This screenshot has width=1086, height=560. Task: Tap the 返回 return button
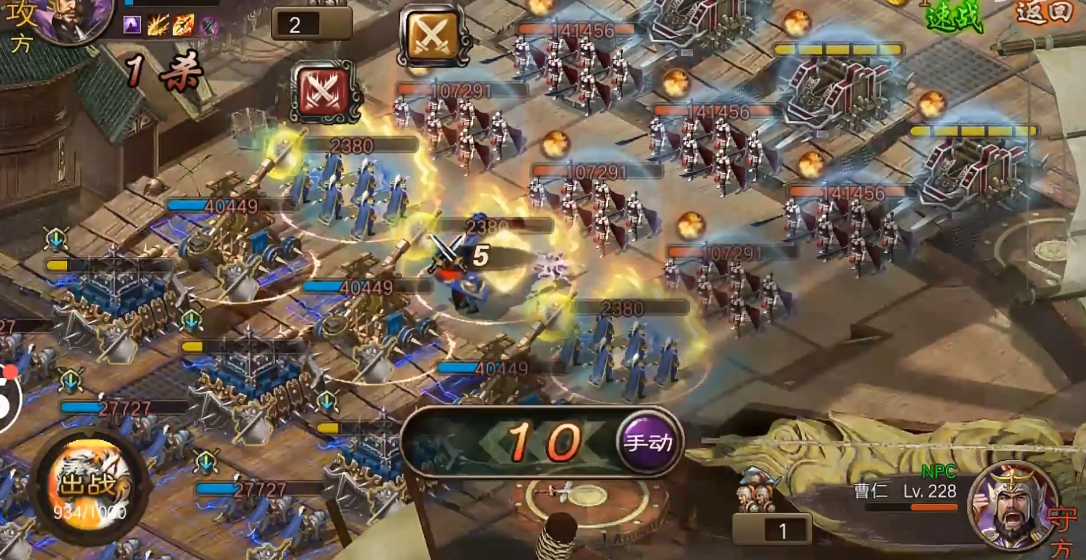[x=1043, y=13]
